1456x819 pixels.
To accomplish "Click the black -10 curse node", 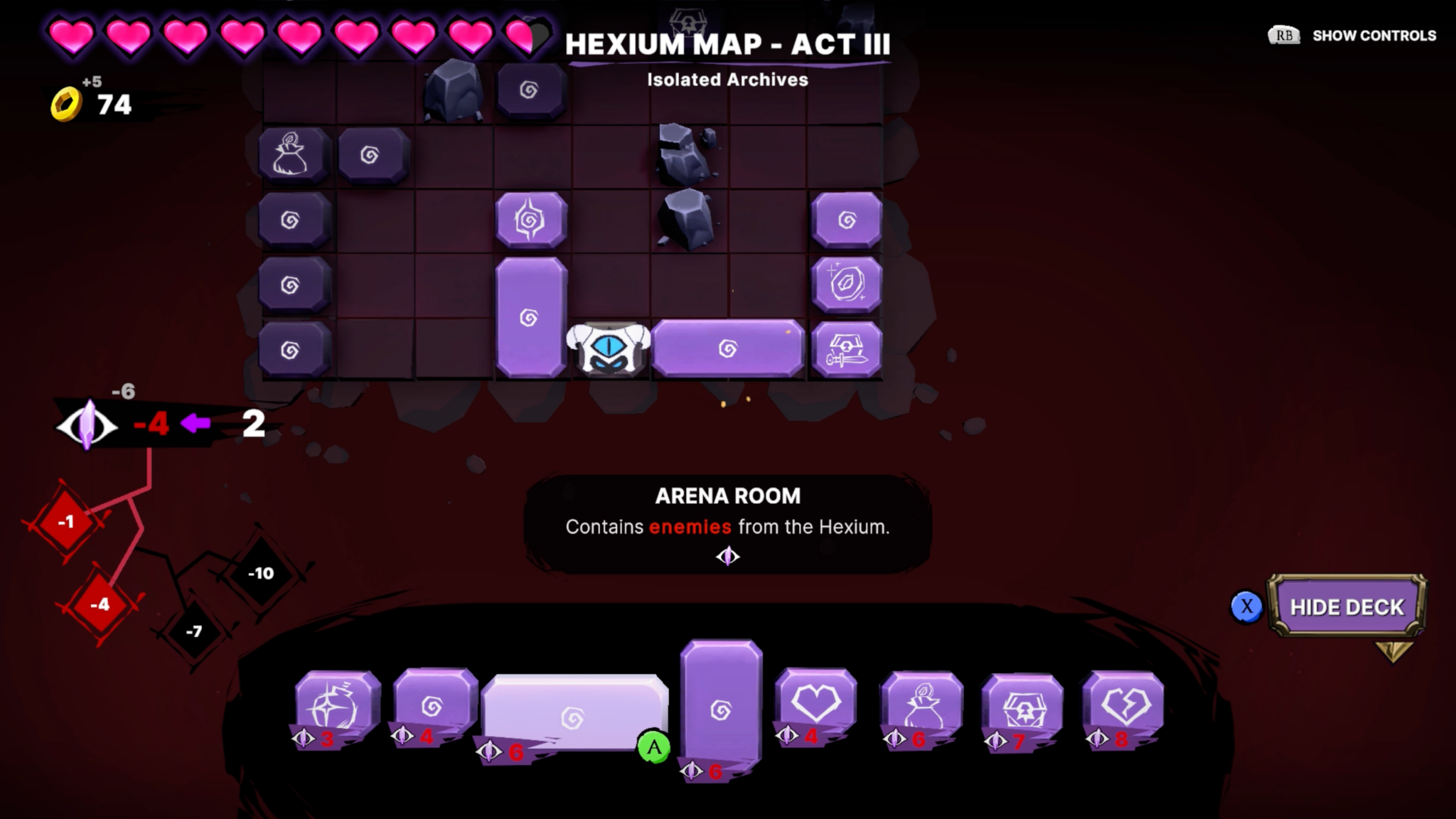I will (261, 573).
